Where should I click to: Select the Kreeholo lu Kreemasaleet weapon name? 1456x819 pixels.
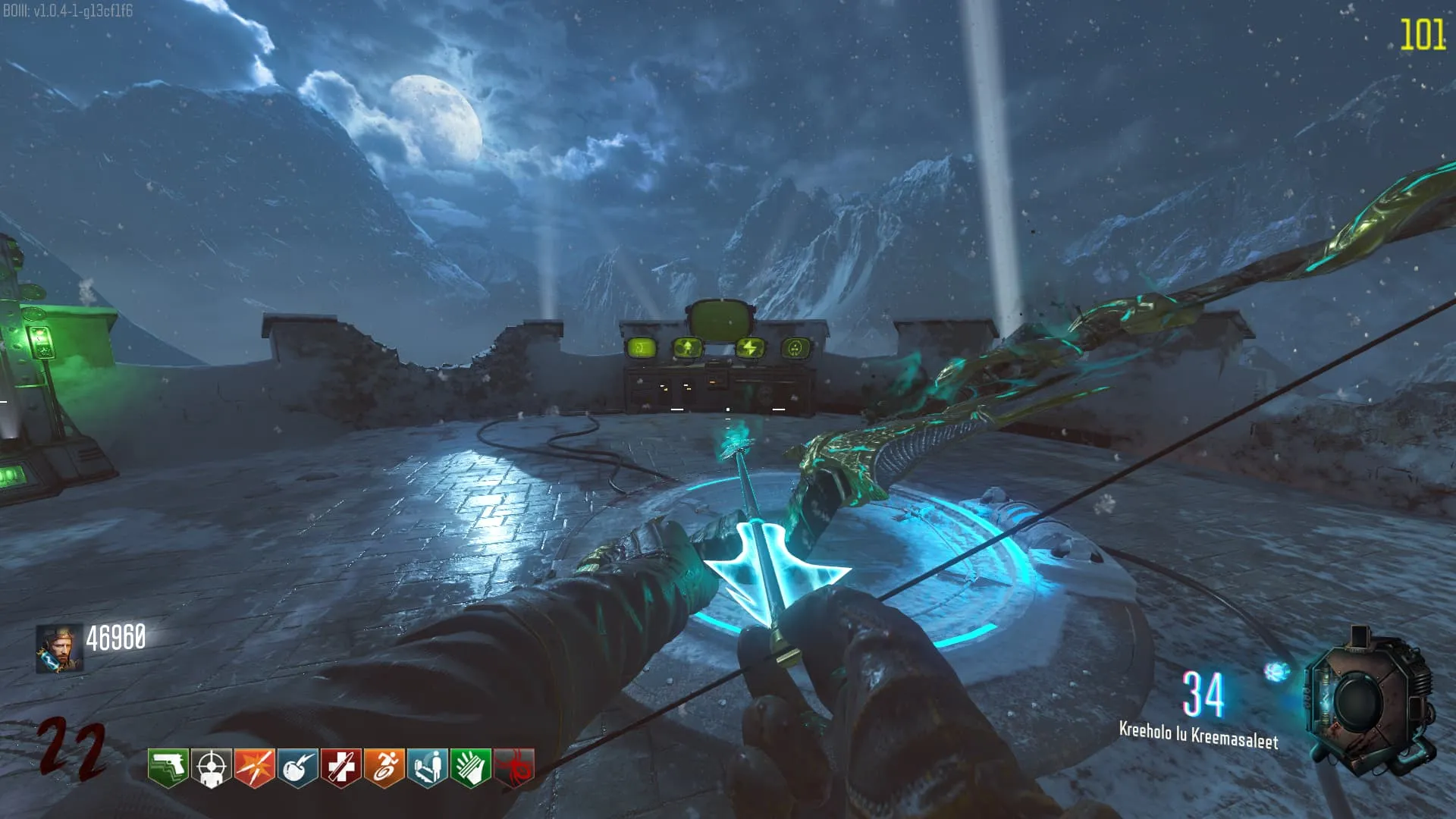pos(1198,736)
